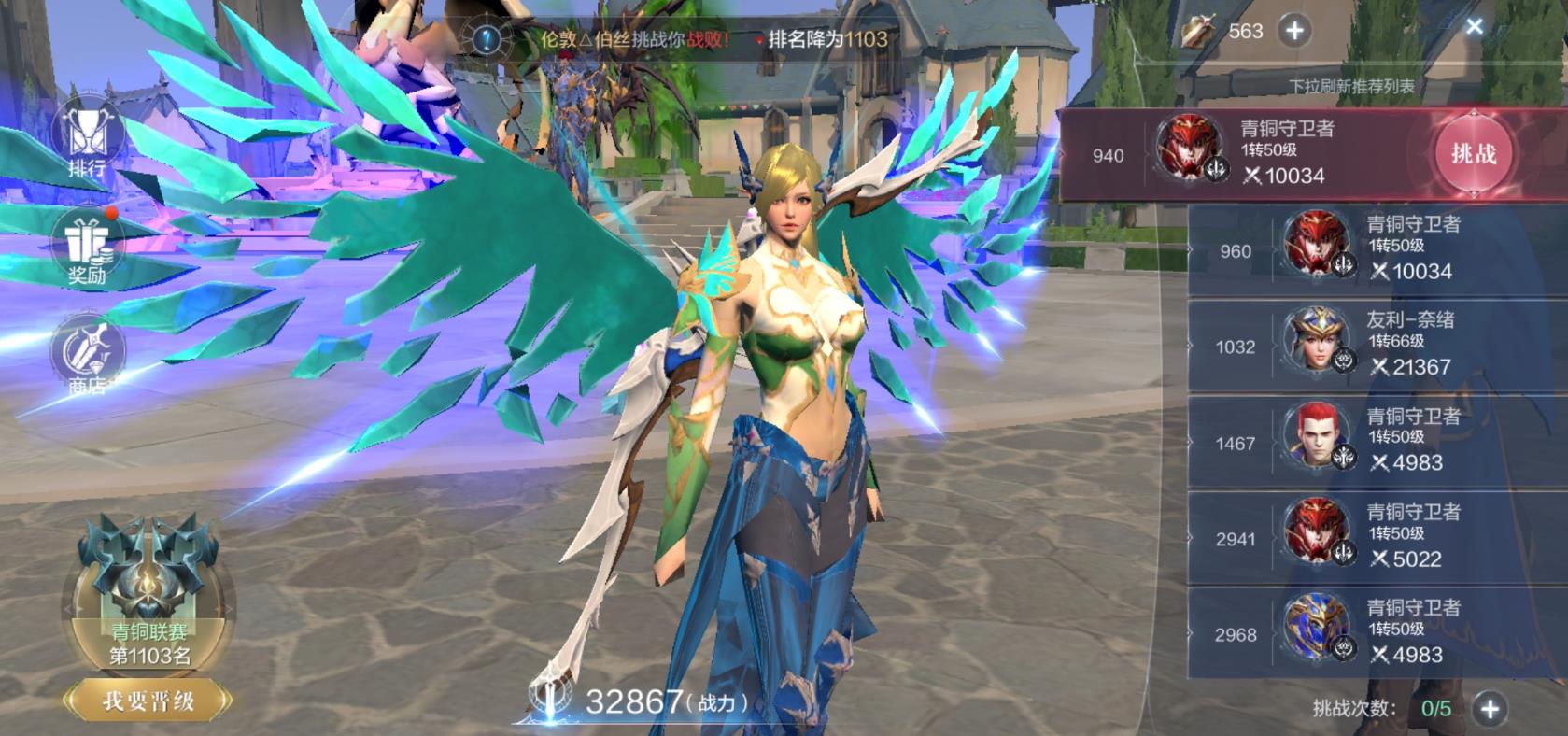Open the question mark help icon
The width and height of the screenshot is (1568, 736).
coord(487,39)
